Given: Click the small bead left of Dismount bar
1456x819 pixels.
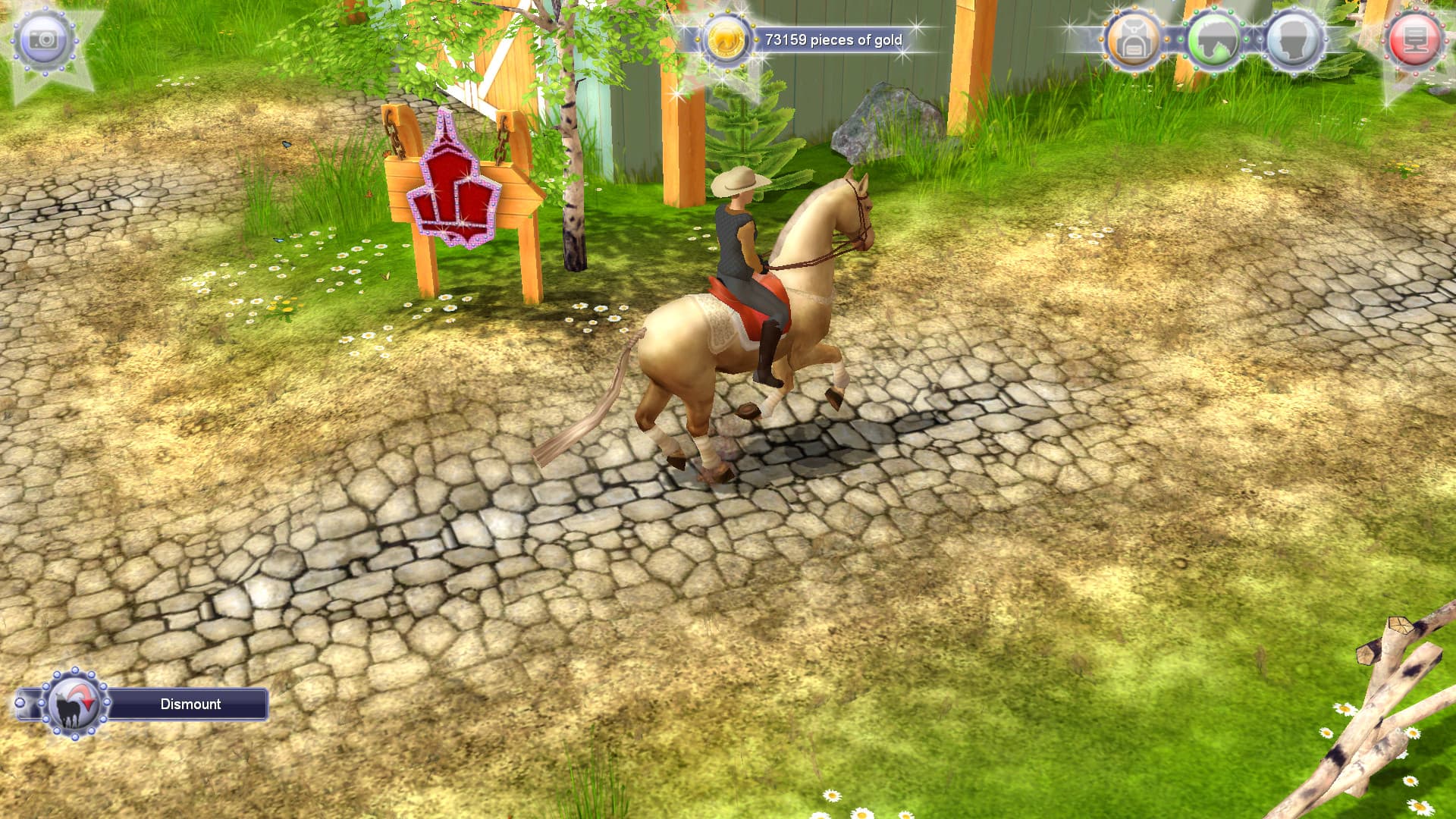Looking at the screenshot, I should 18,704.
